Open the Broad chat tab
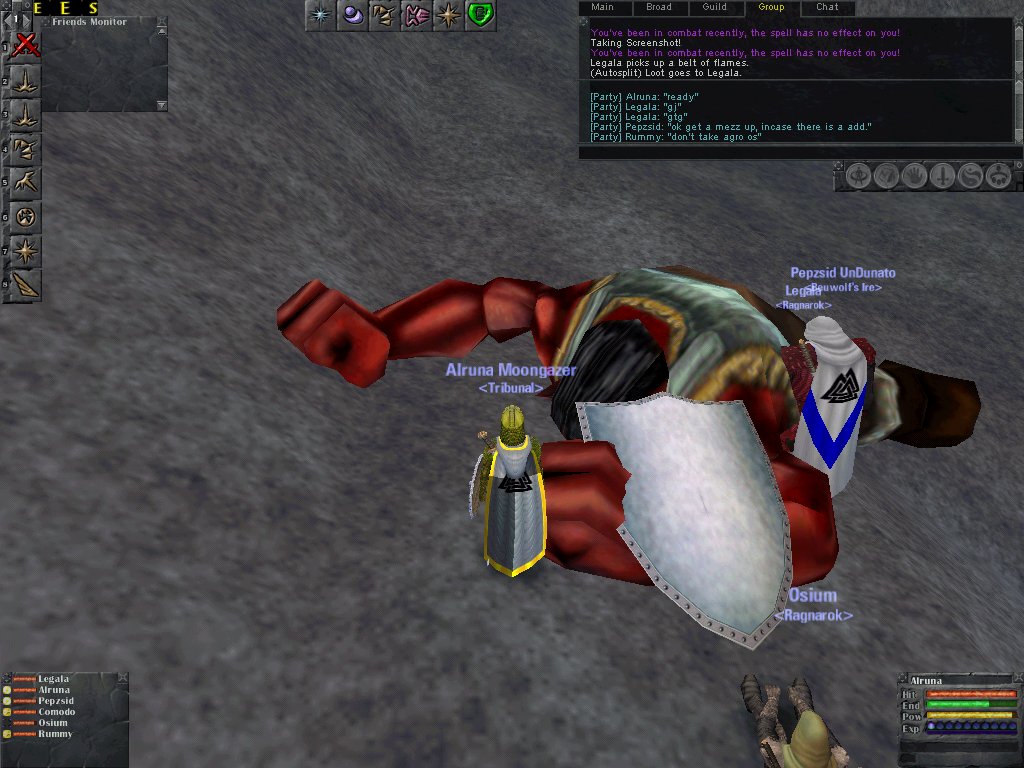The image size is (1024, 768). pos(658,7)
